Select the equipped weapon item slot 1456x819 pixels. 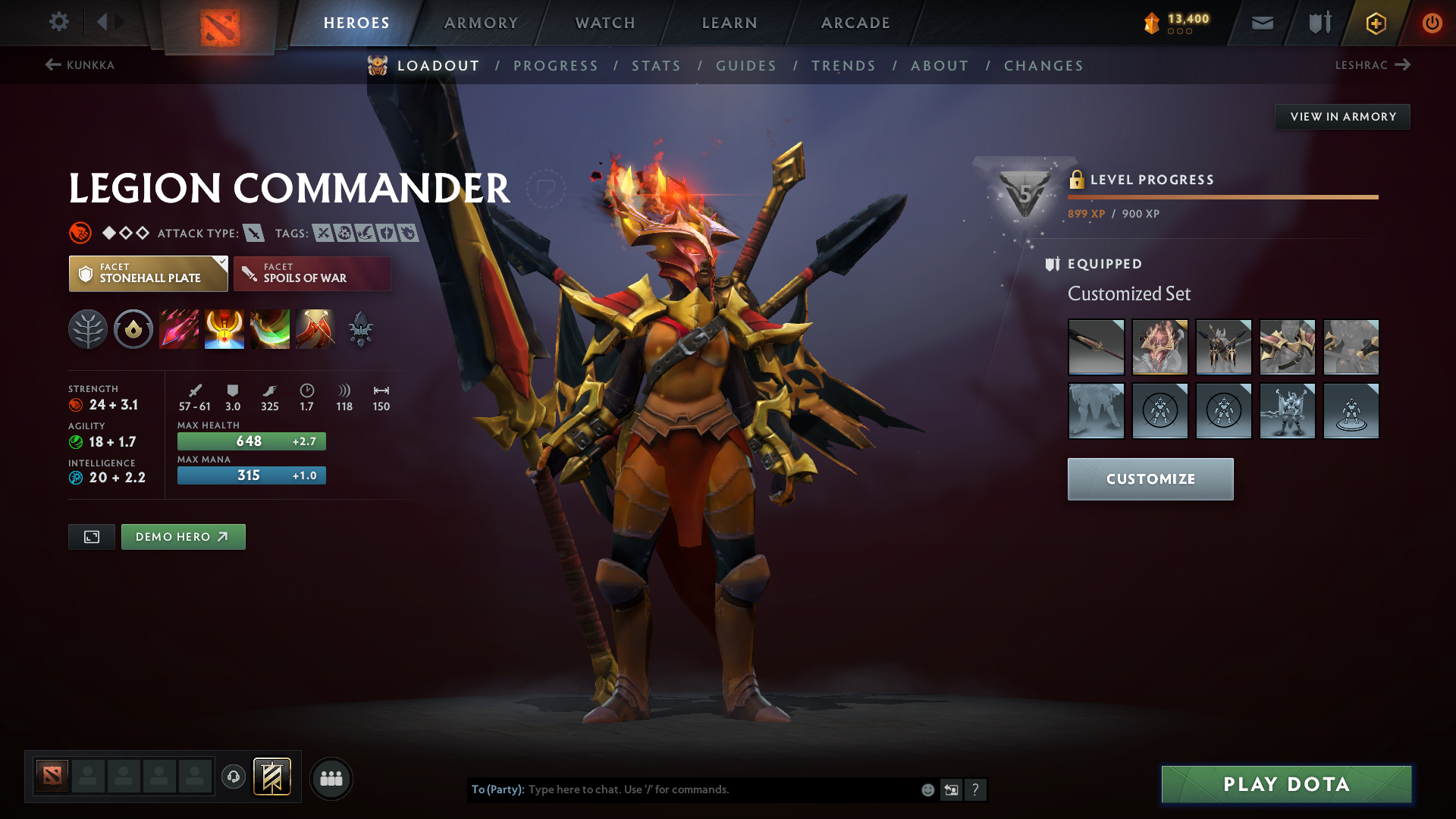click(1096, 347)
